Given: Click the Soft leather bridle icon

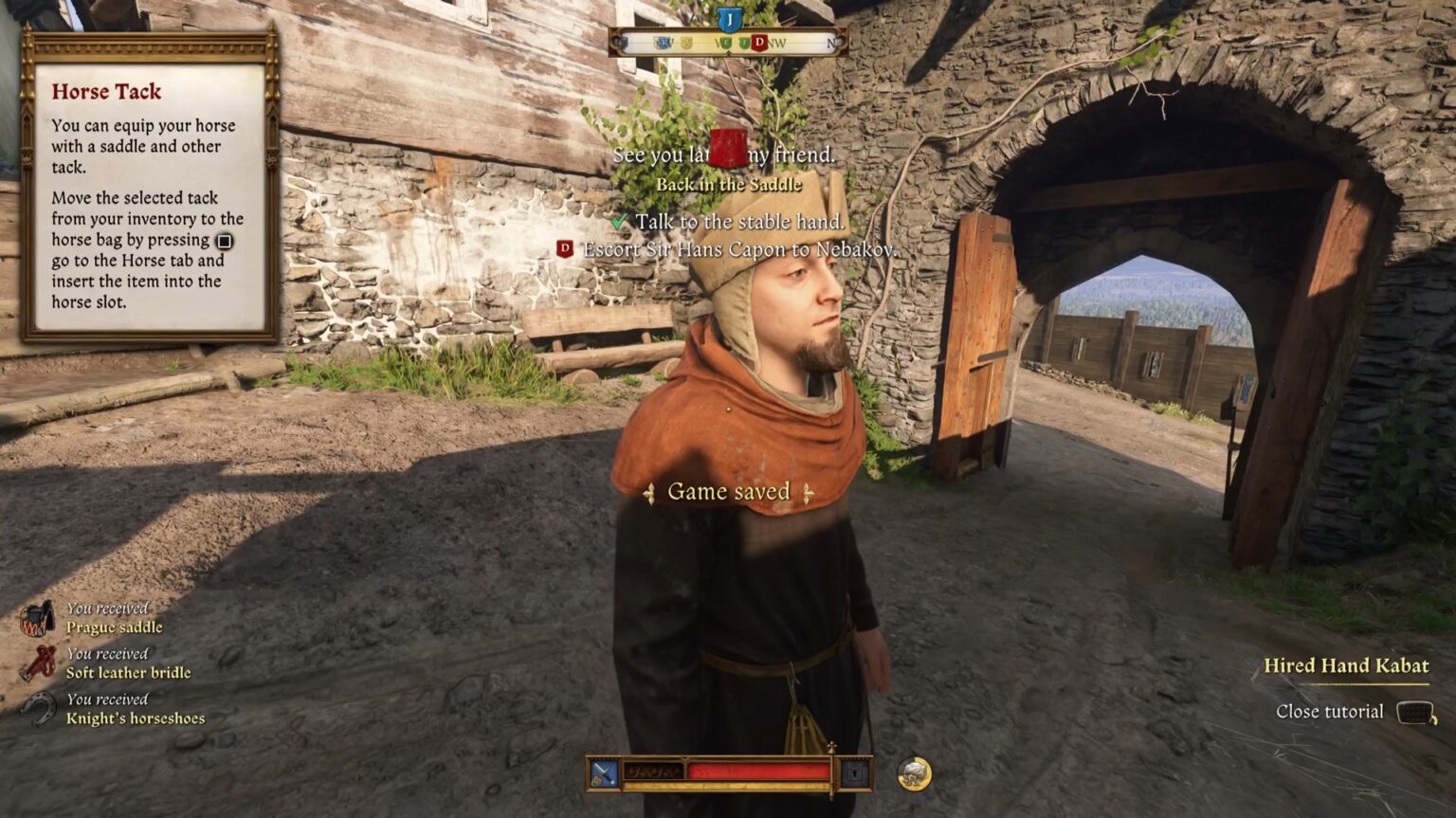Looking at the screenshot, I should [39, 663].
